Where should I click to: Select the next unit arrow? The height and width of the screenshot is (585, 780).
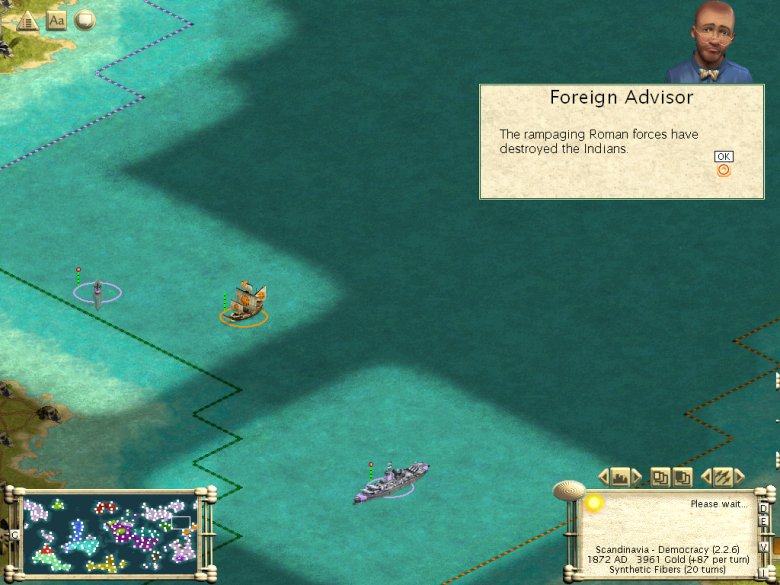(x=741, y=476)
